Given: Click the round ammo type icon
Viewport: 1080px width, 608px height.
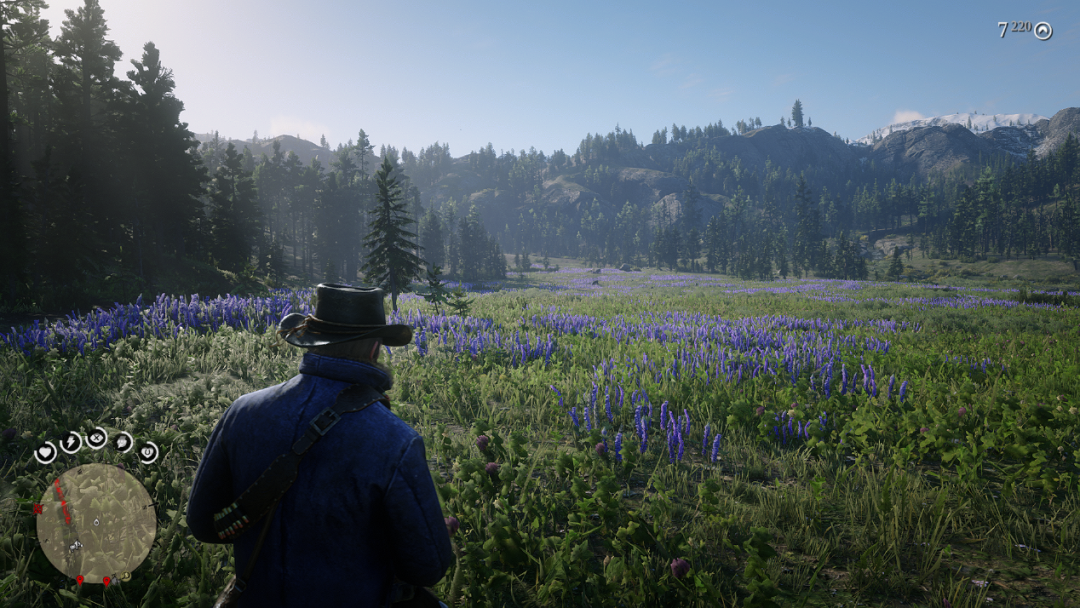Looking at the screenshot, I should [x=1043, y=31].
